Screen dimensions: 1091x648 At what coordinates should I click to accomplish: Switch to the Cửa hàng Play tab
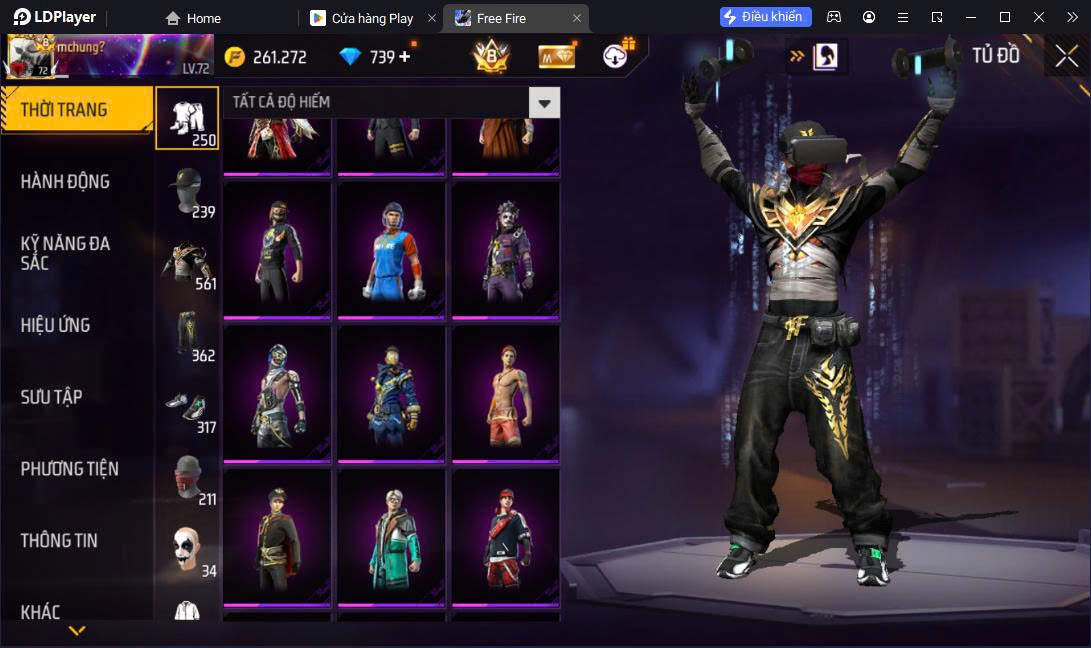[x=372, y=18]
